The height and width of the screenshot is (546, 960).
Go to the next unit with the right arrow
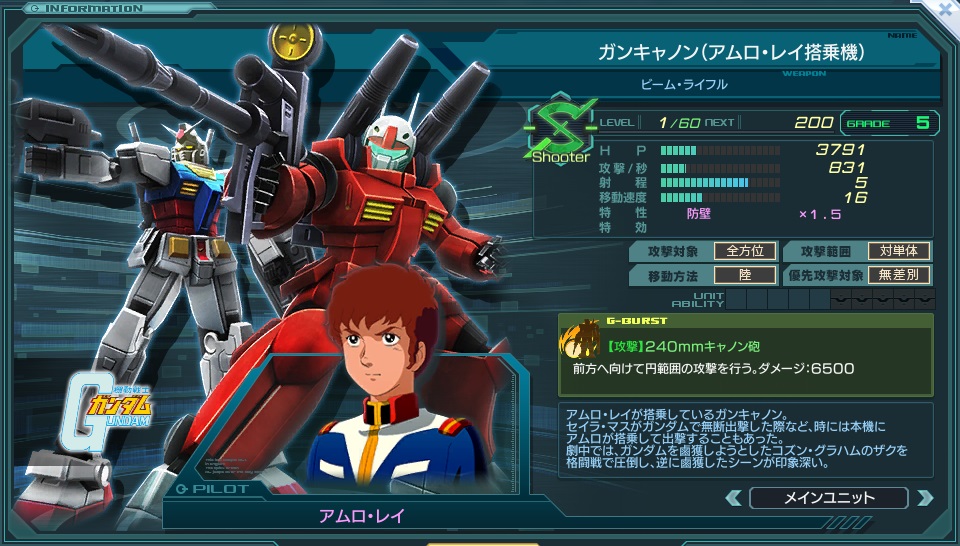pos(924,498)
